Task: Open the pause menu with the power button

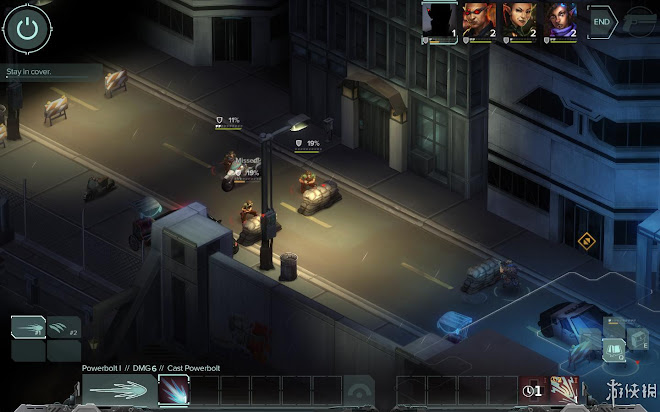Action: click(x=27, y=28)
